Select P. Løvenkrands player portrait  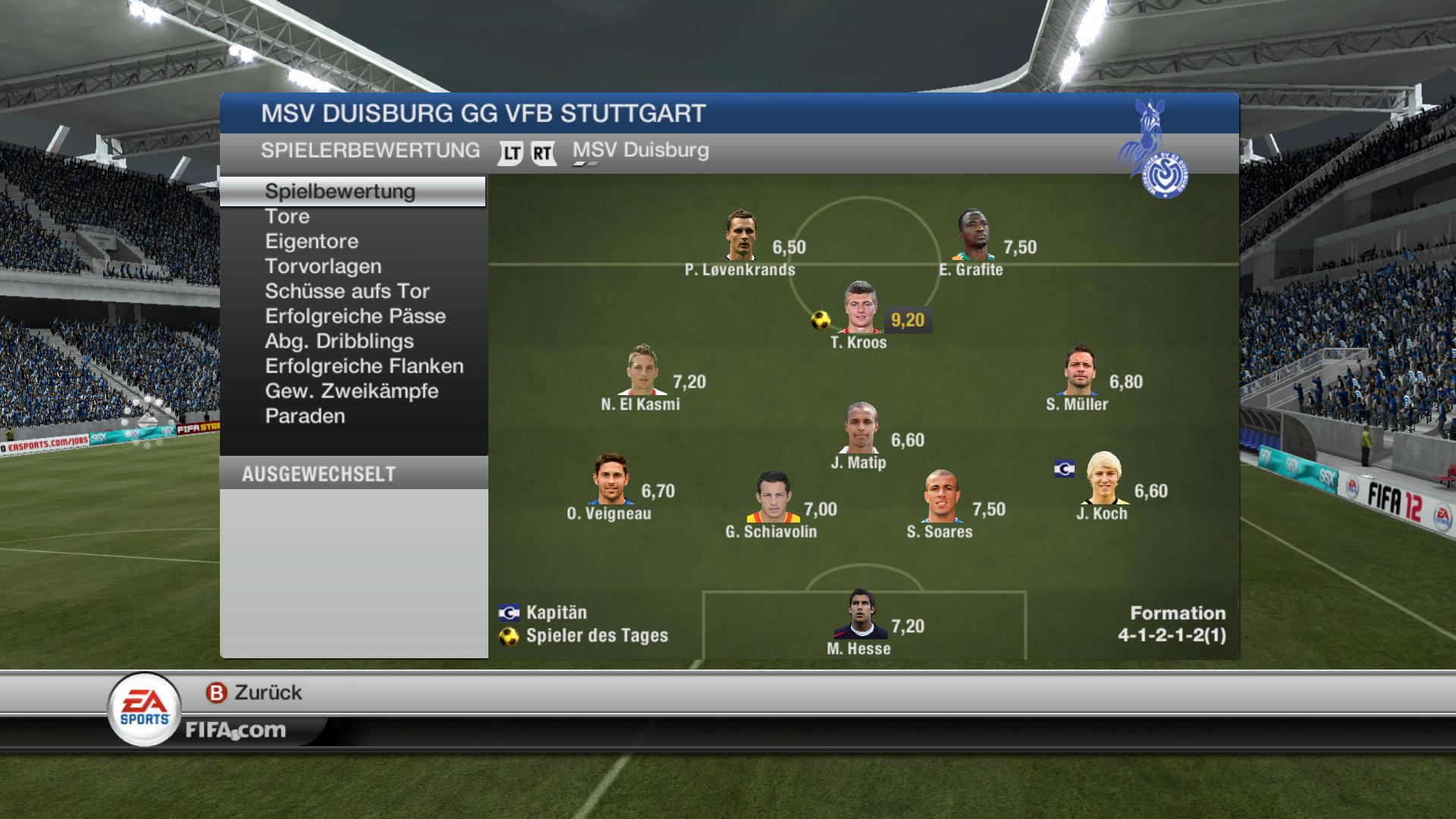click(740, 236)
